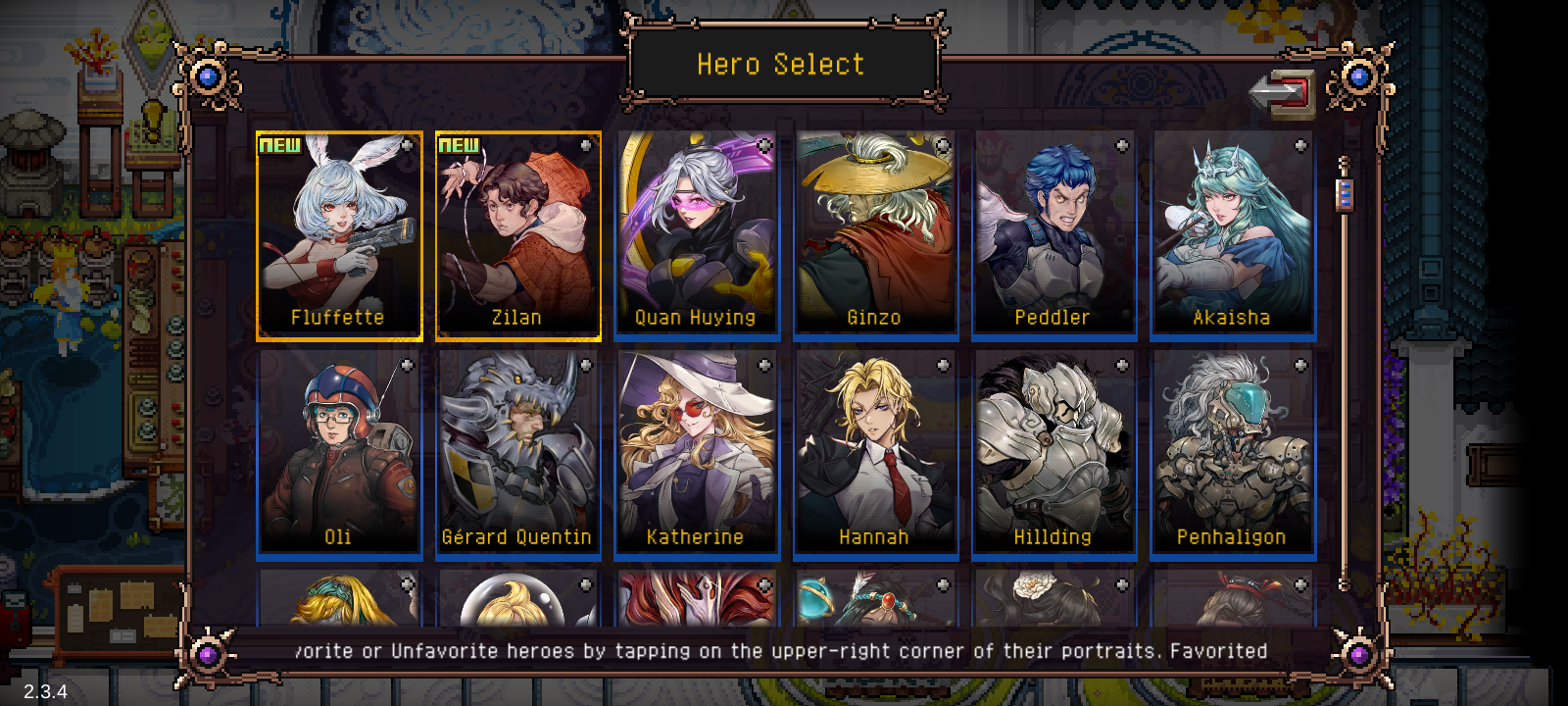
Task: Select Quan Huying's portrait
Action: coord(696,233)
